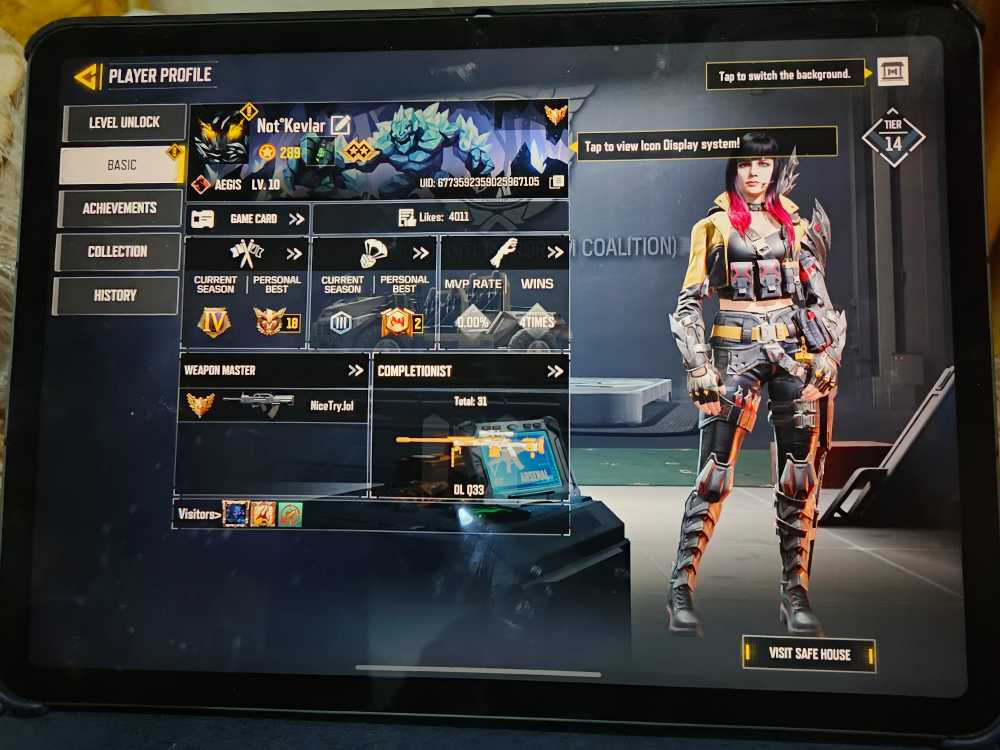This screenshot has width=1000, height=750.
Task: Open the Achievements tab
Action: pyautogui.click(x=120, y=208)
